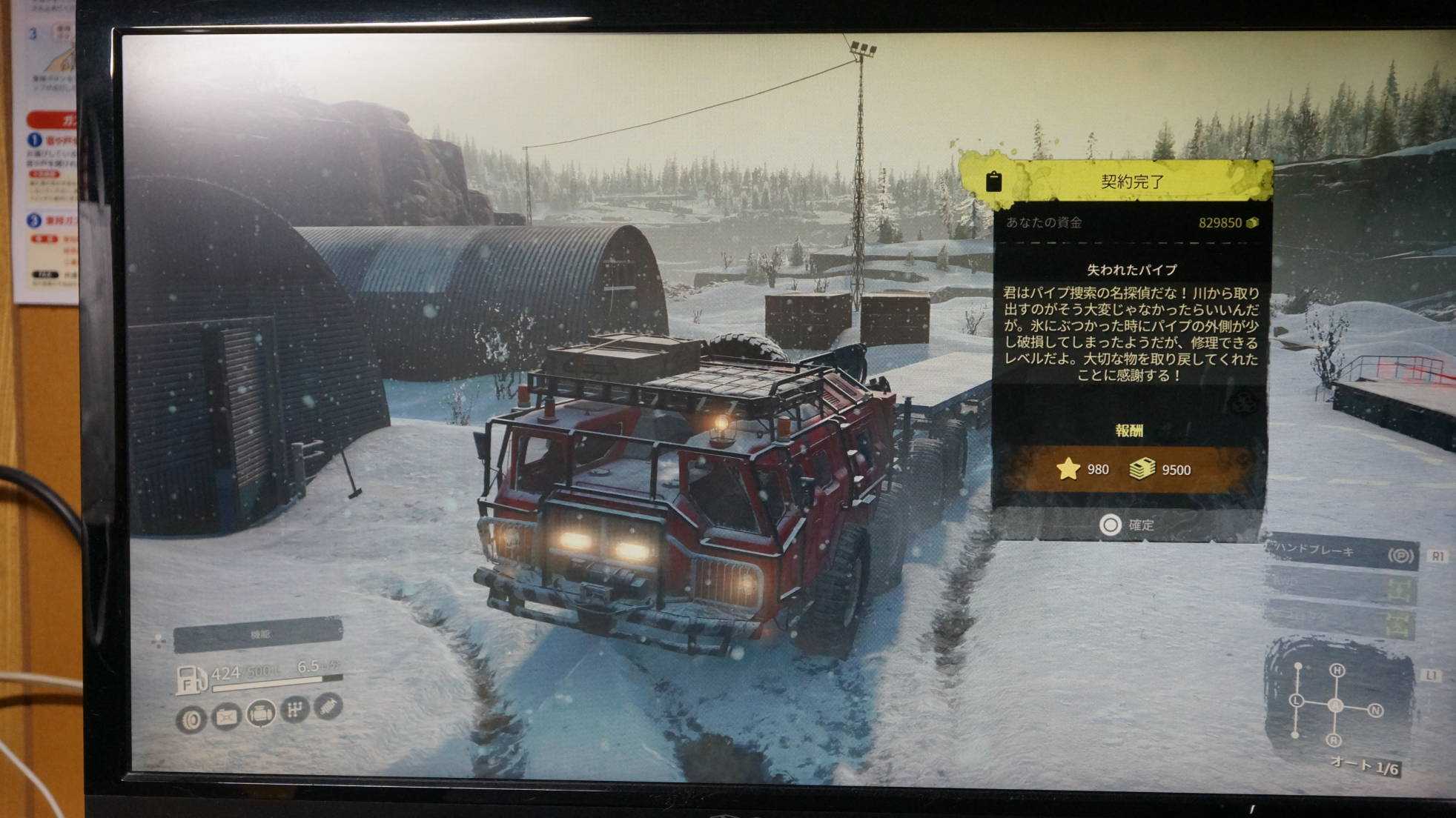Open the 機能 functions bar

258,634
